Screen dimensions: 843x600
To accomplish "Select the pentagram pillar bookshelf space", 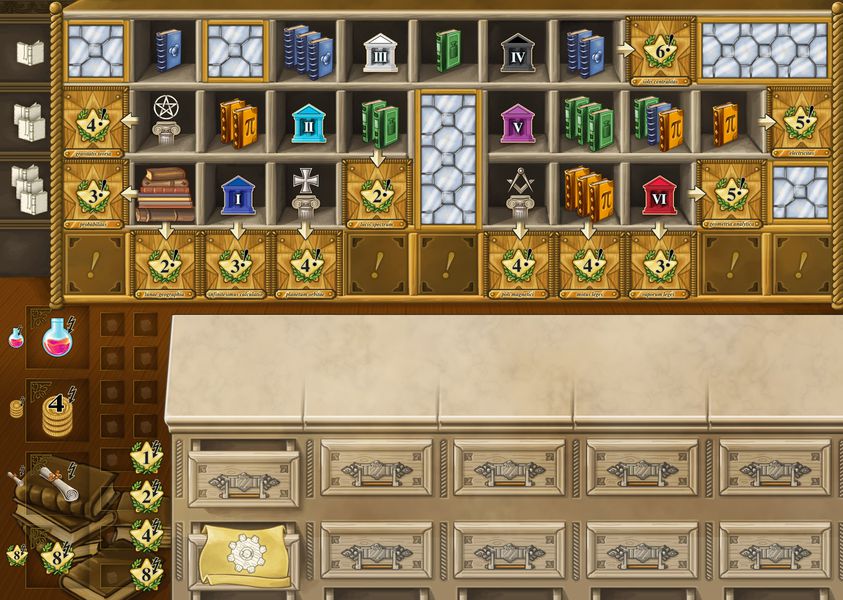I will click(x=166, y=122).
